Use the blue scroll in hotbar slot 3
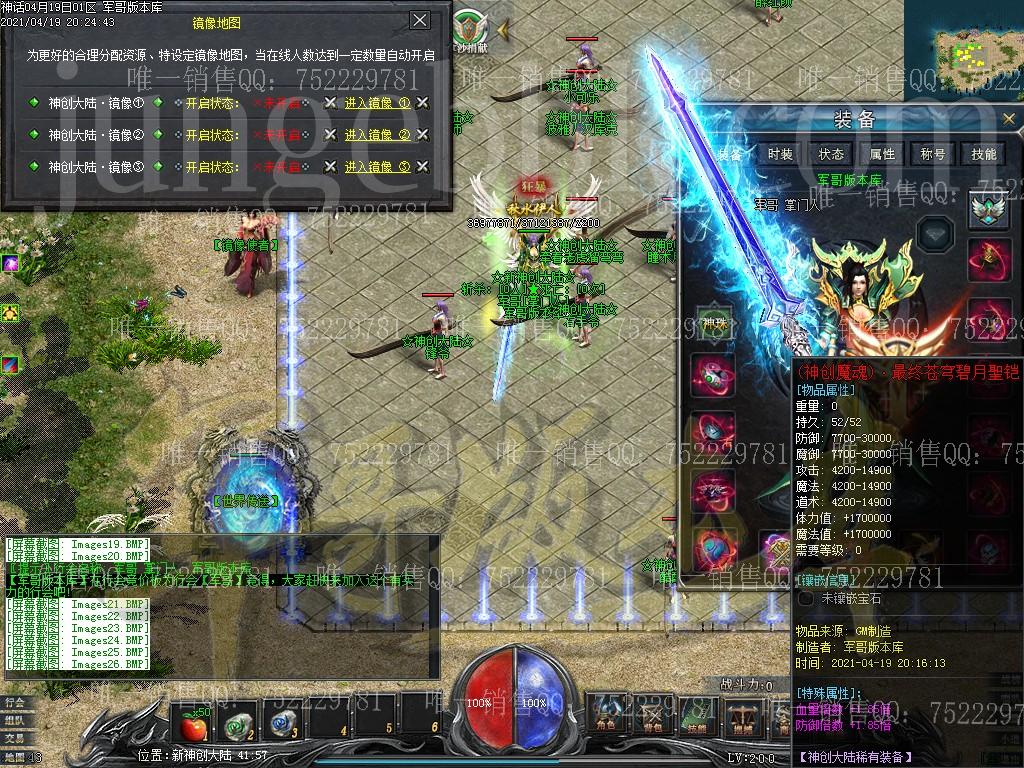 284,723
